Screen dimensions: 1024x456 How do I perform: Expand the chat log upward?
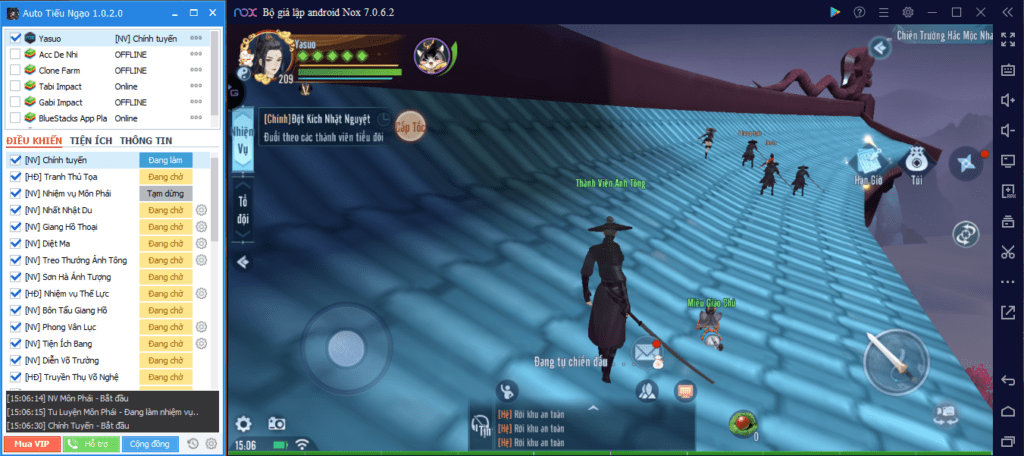(x=592, y=408)
